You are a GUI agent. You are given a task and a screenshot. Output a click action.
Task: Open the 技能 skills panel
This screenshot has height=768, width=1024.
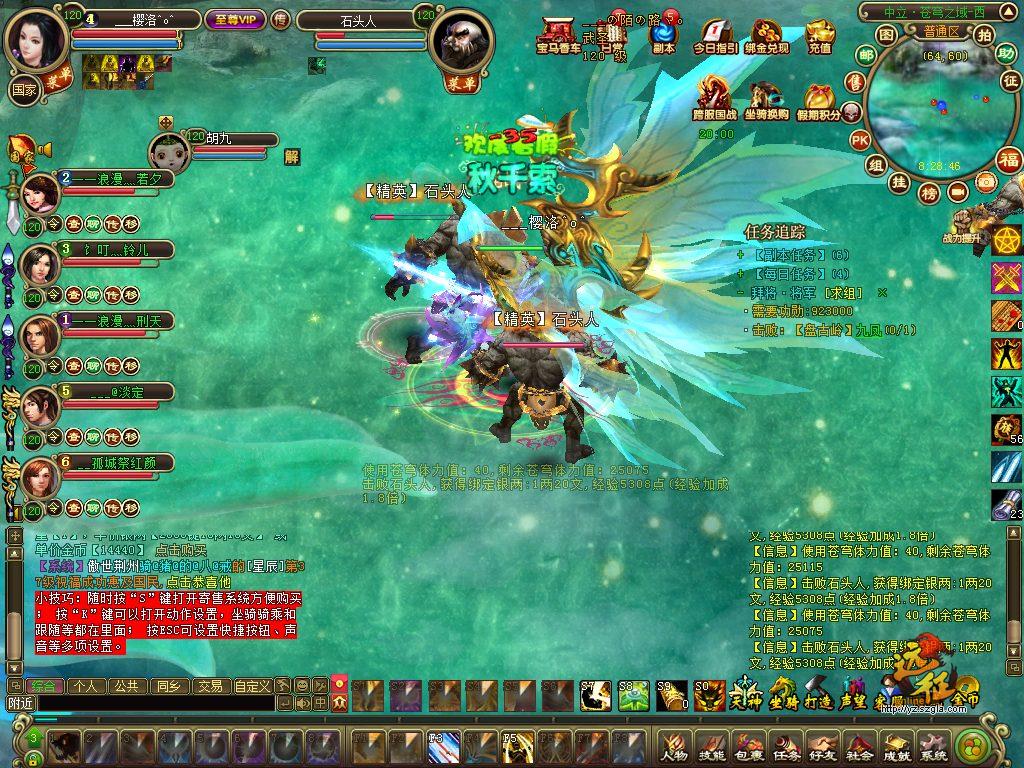click(712, 748)
